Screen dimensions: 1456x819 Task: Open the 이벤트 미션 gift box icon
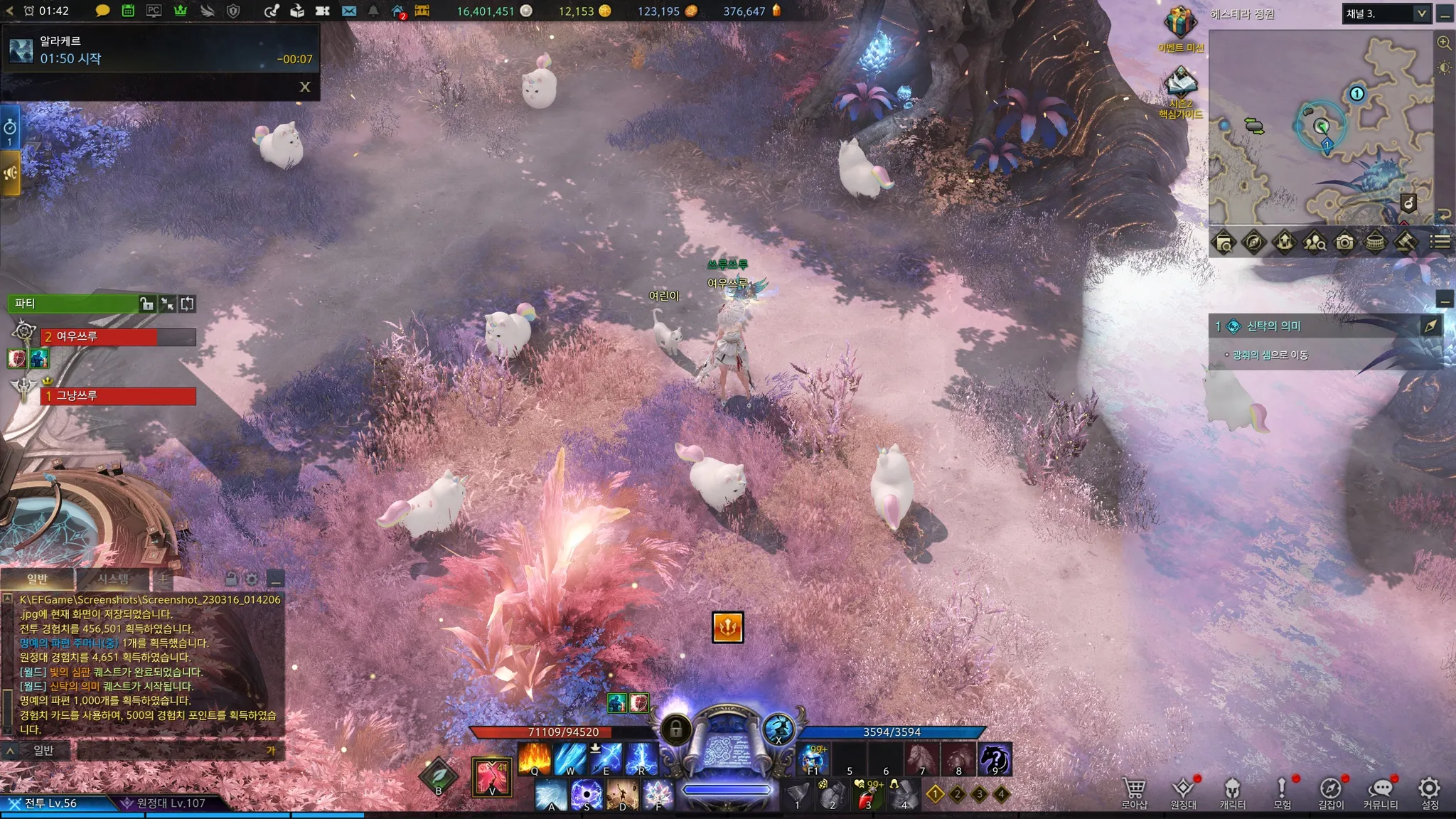tap(1180, 24)
